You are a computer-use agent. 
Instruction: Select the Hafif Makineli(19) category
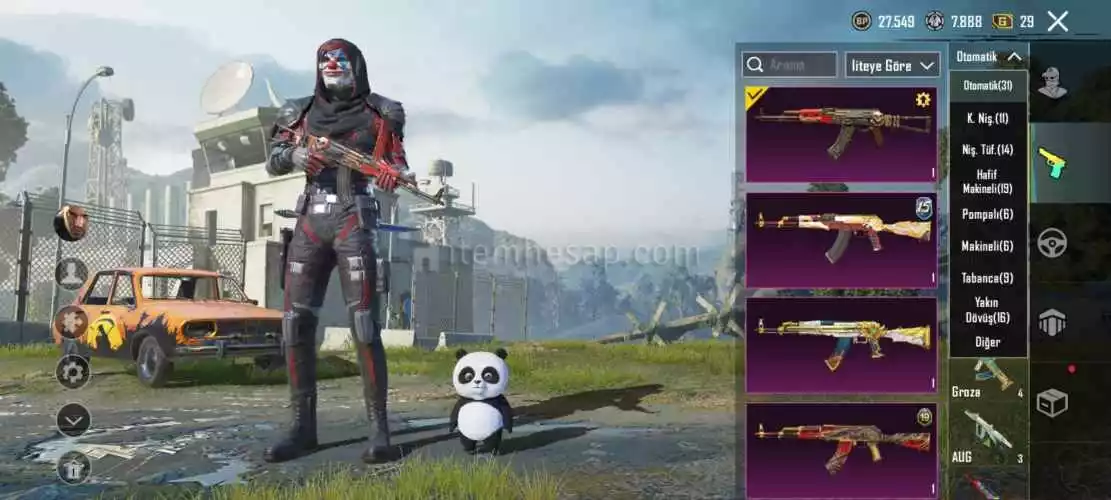[x=988, y=181]
